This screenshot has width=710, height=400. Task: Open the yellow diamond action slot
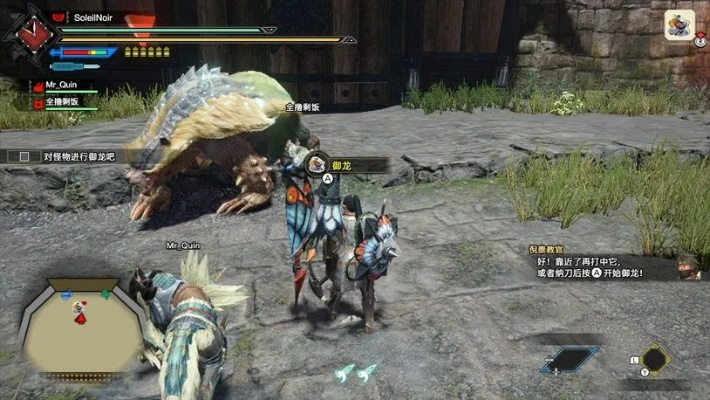pyautogui.click(x=654, y=359)
